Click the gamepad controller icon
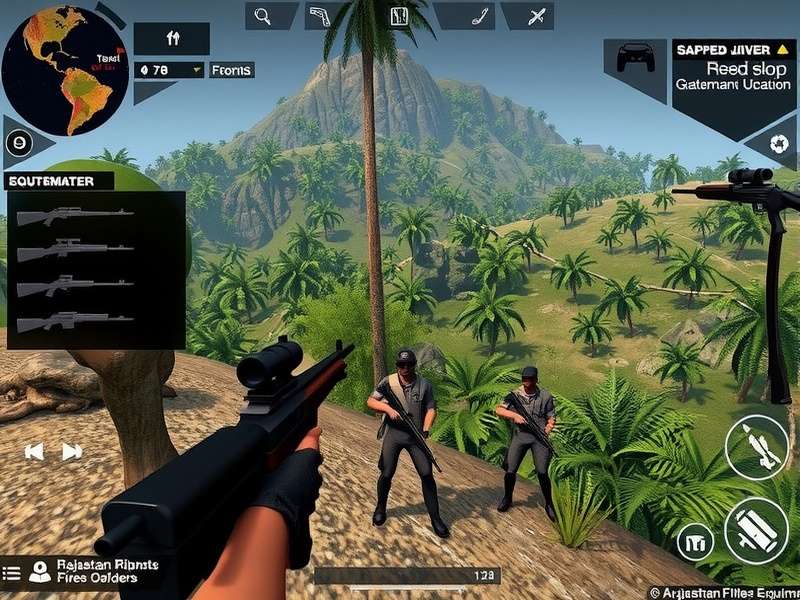Image resolution: width=800 pixels, height=600 pixels. pos(635,58)
